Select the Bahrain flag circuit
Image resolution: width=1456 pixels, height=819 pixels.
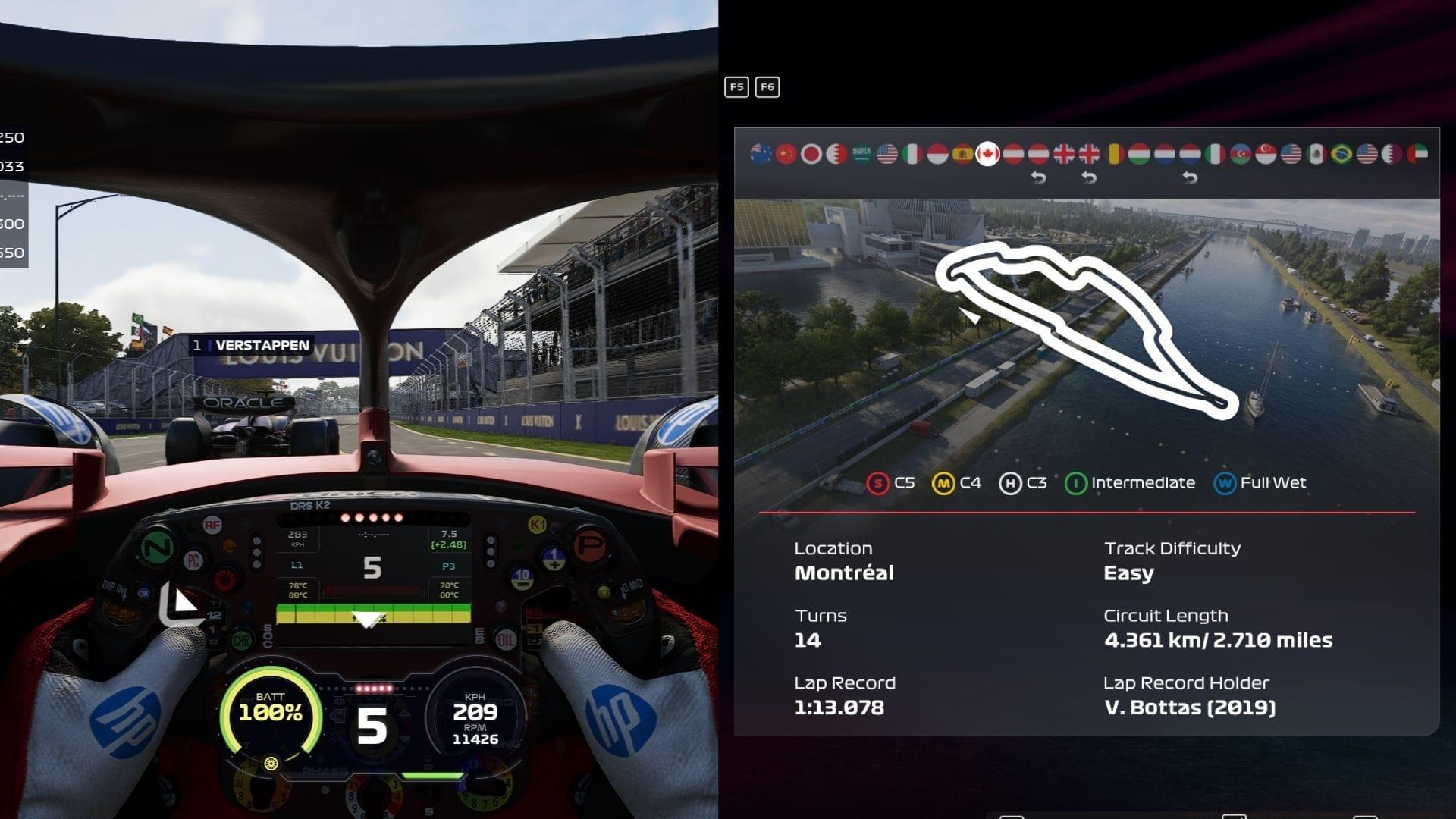click(x=836, y=154)
